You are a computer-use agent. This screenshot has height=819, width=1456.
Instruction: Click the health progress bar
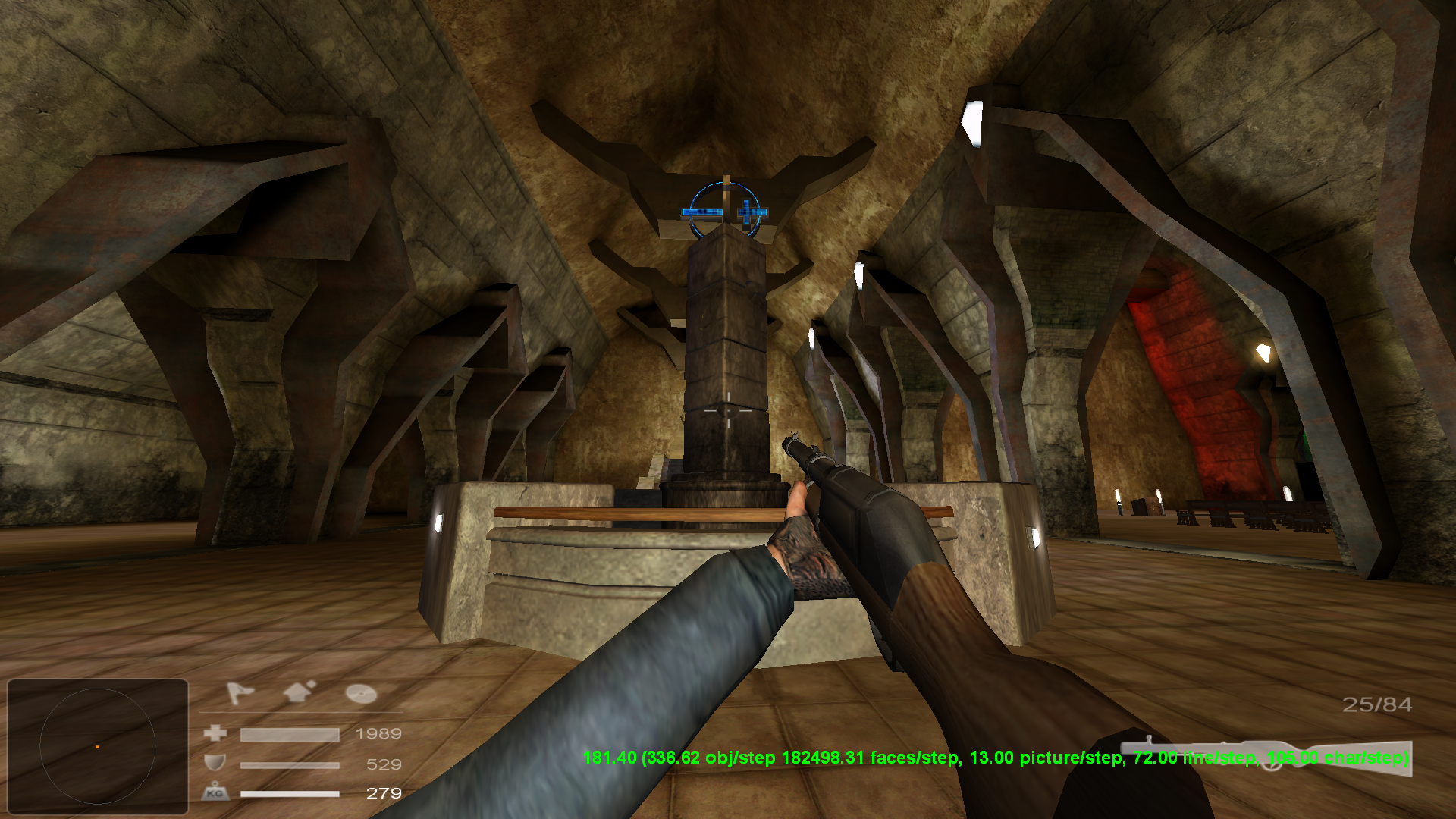(x=288, y=733)
